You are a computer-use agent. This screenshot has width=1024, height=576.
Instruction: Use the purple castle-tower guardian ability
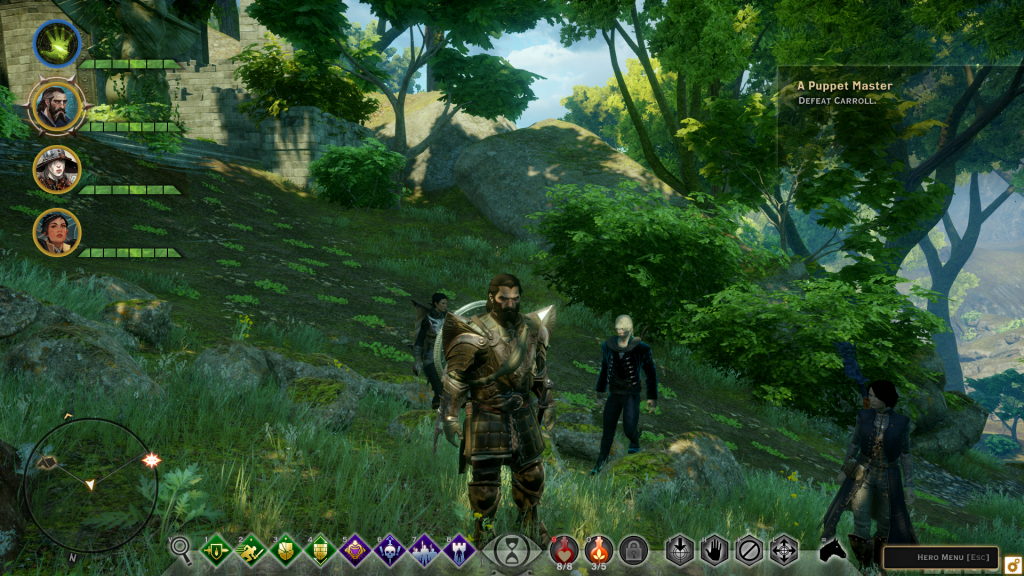click(458, 549)
